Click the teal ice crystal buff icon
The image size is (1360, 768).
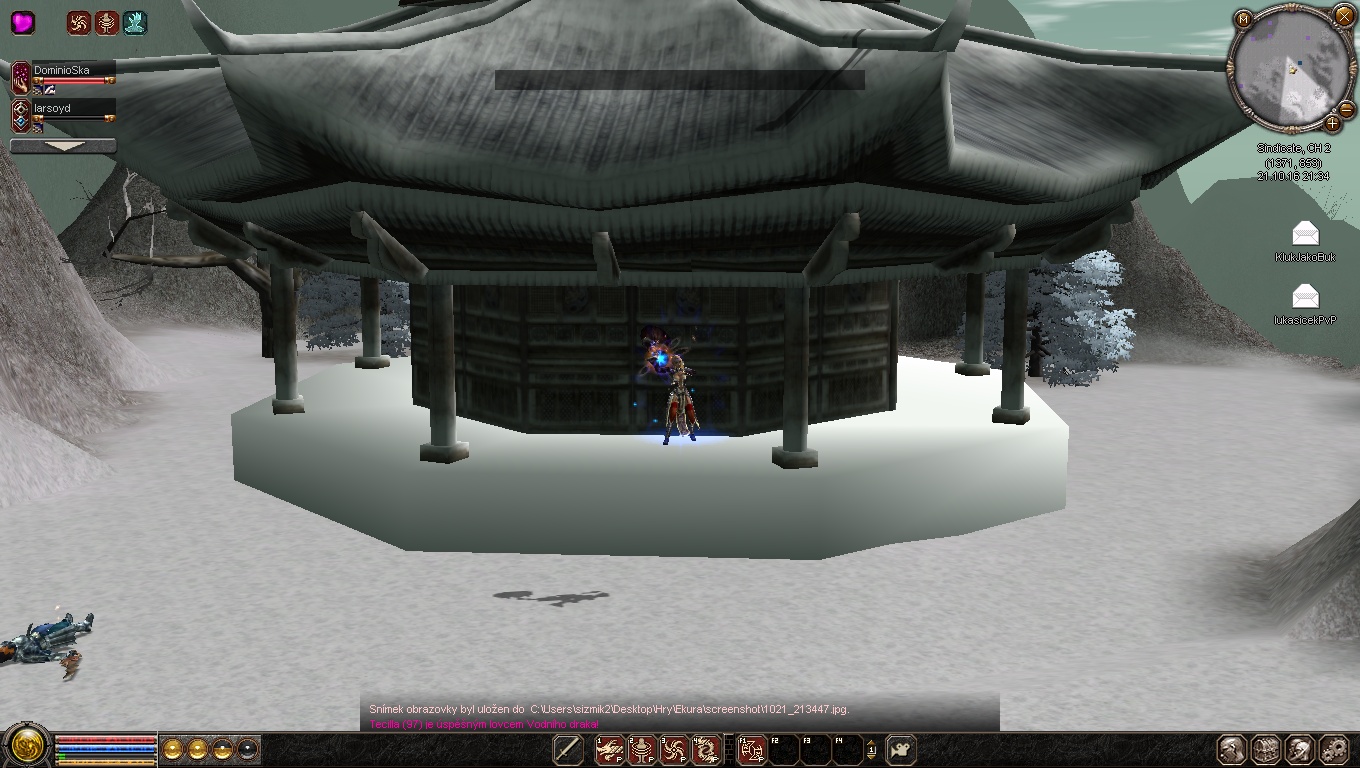pos(135,22)
